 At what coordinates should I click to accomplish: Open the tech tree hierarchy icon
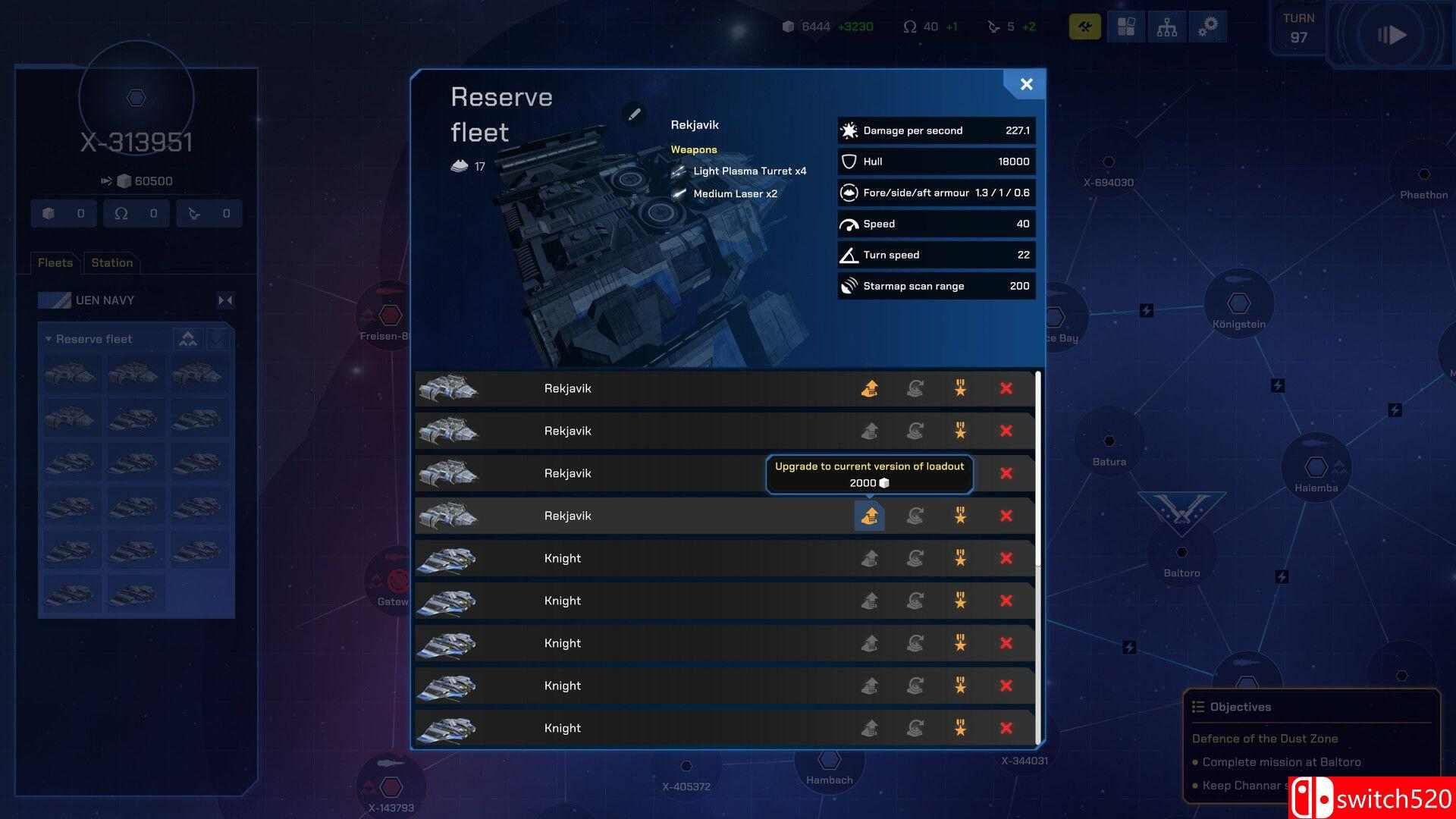coord(1166,27)
